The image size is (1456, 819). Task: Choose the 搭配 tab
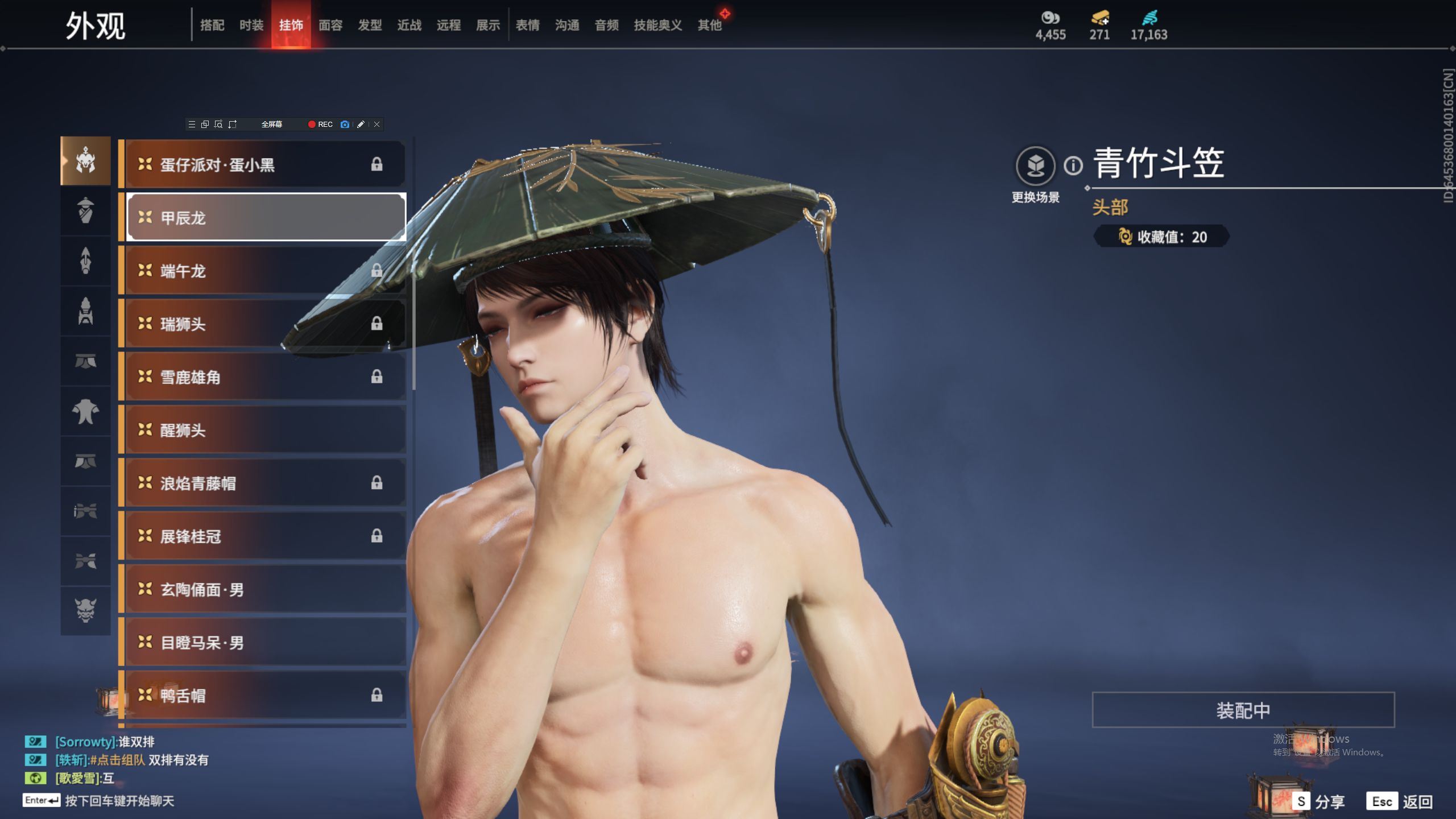coord(212,25)
